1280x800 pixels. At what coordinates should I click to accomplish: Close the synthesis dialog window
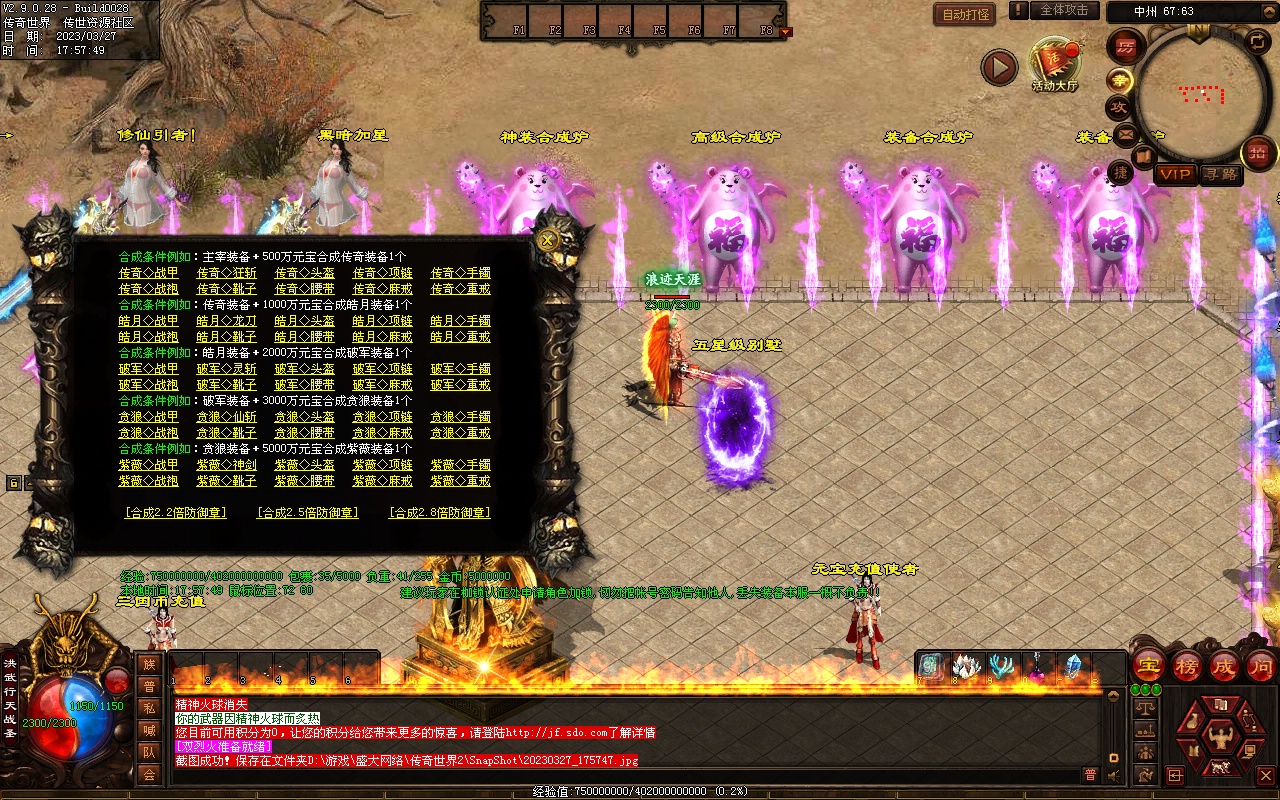(547, 240)
